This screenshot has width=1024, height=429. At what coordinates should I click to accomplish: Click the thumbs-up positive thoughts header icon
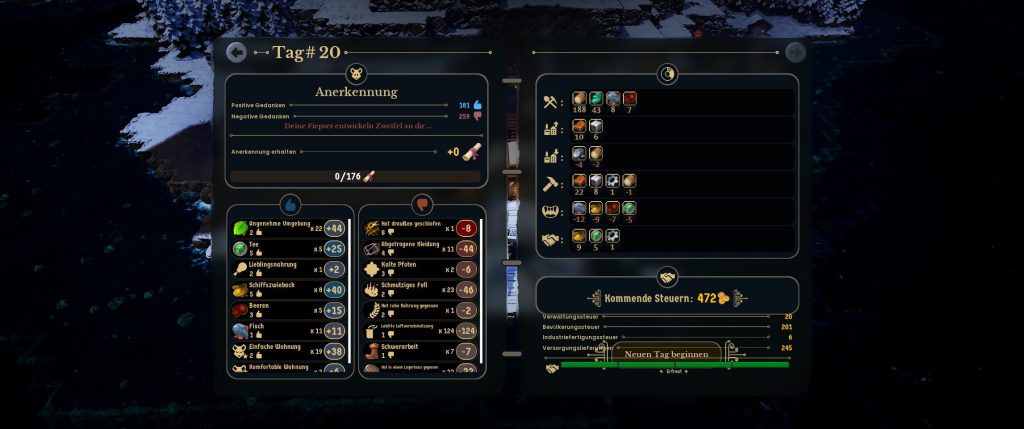click(290, 204)
